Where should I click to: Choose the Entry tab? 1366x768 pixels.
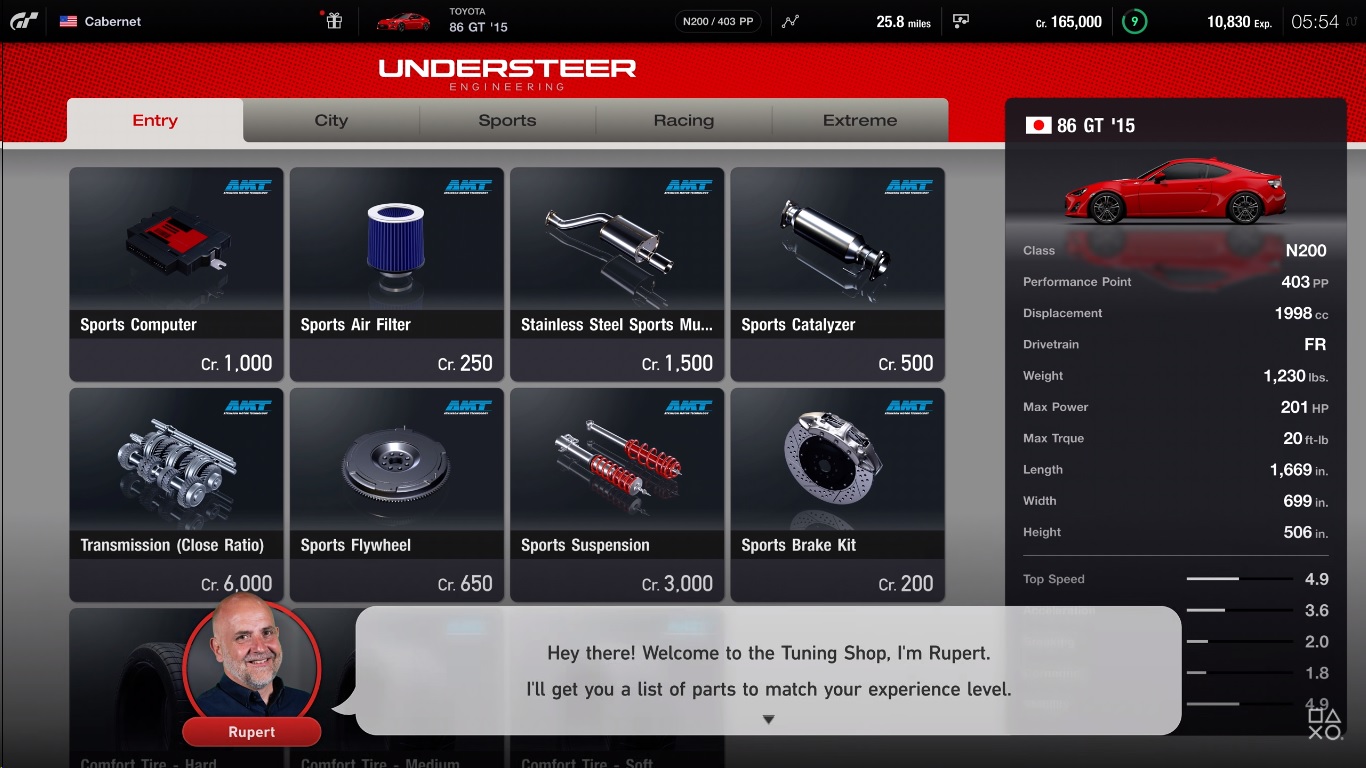pos(155,120)
